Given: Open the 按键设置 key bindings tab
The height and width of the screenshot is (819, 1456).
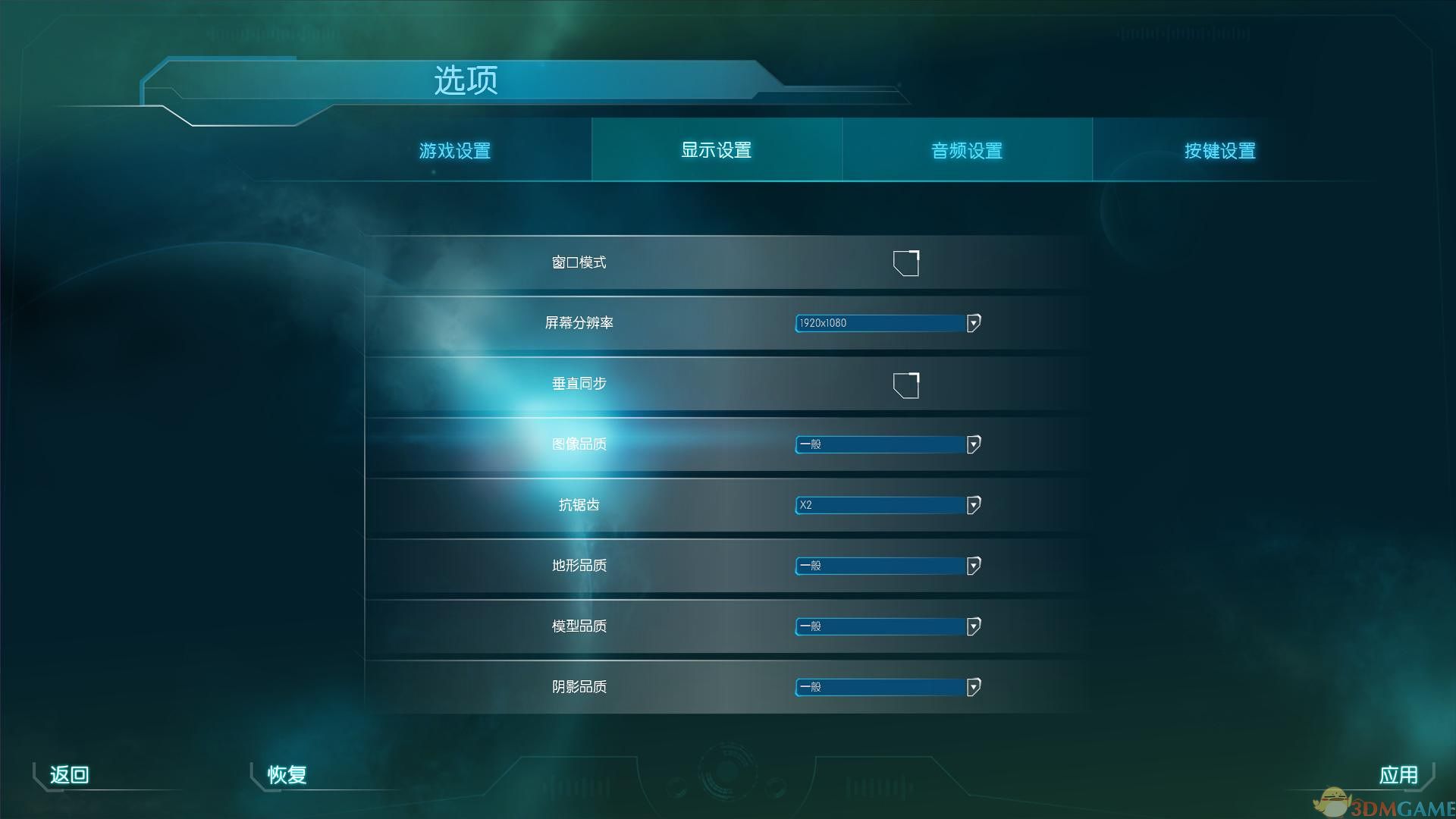Looking at the screenshot, I should pyautogui.click(x=1219, y=150).
